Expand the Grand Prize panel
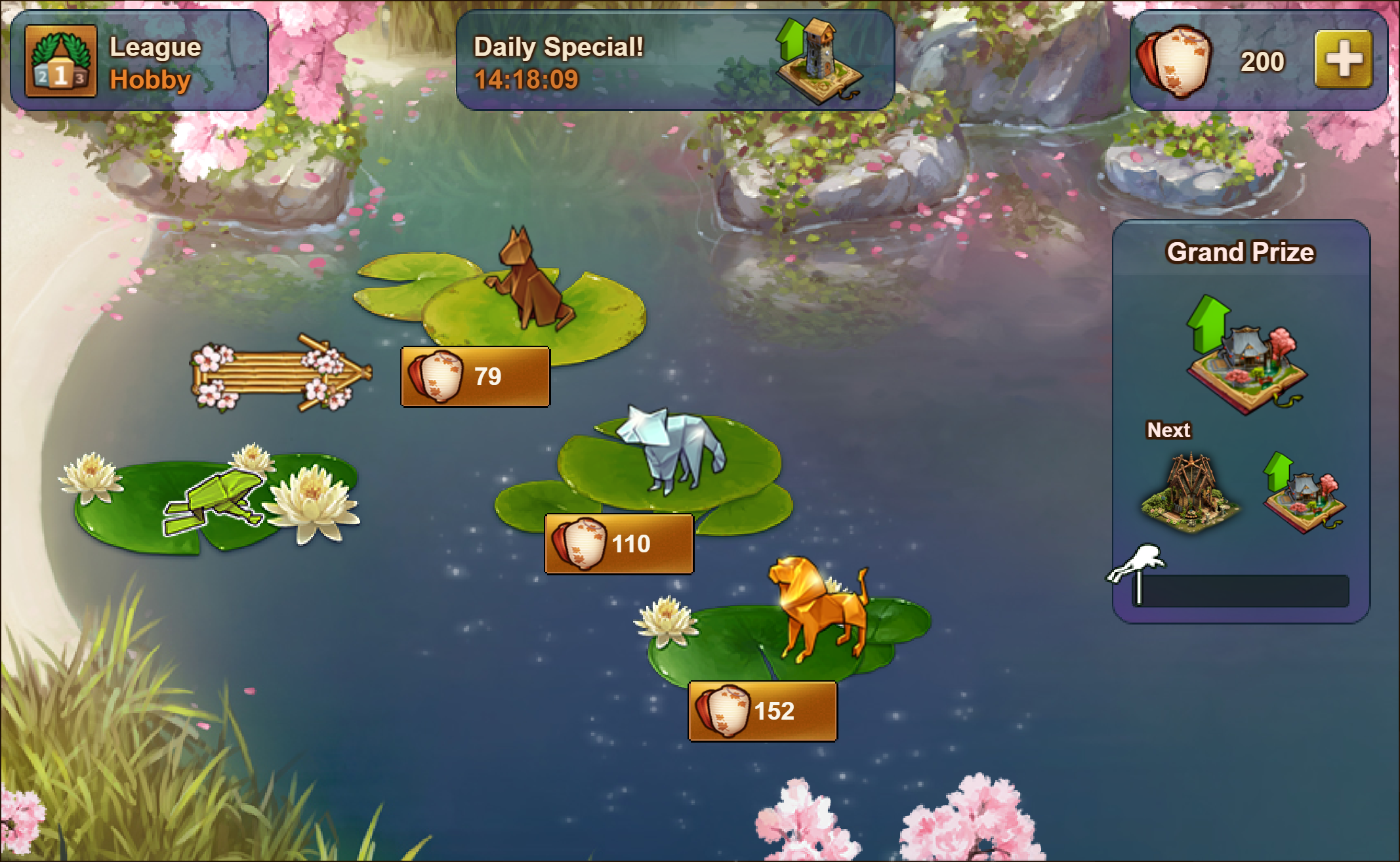This screenshot has height=862, width=1400. pyautogui.click(x=1243, y=420)
